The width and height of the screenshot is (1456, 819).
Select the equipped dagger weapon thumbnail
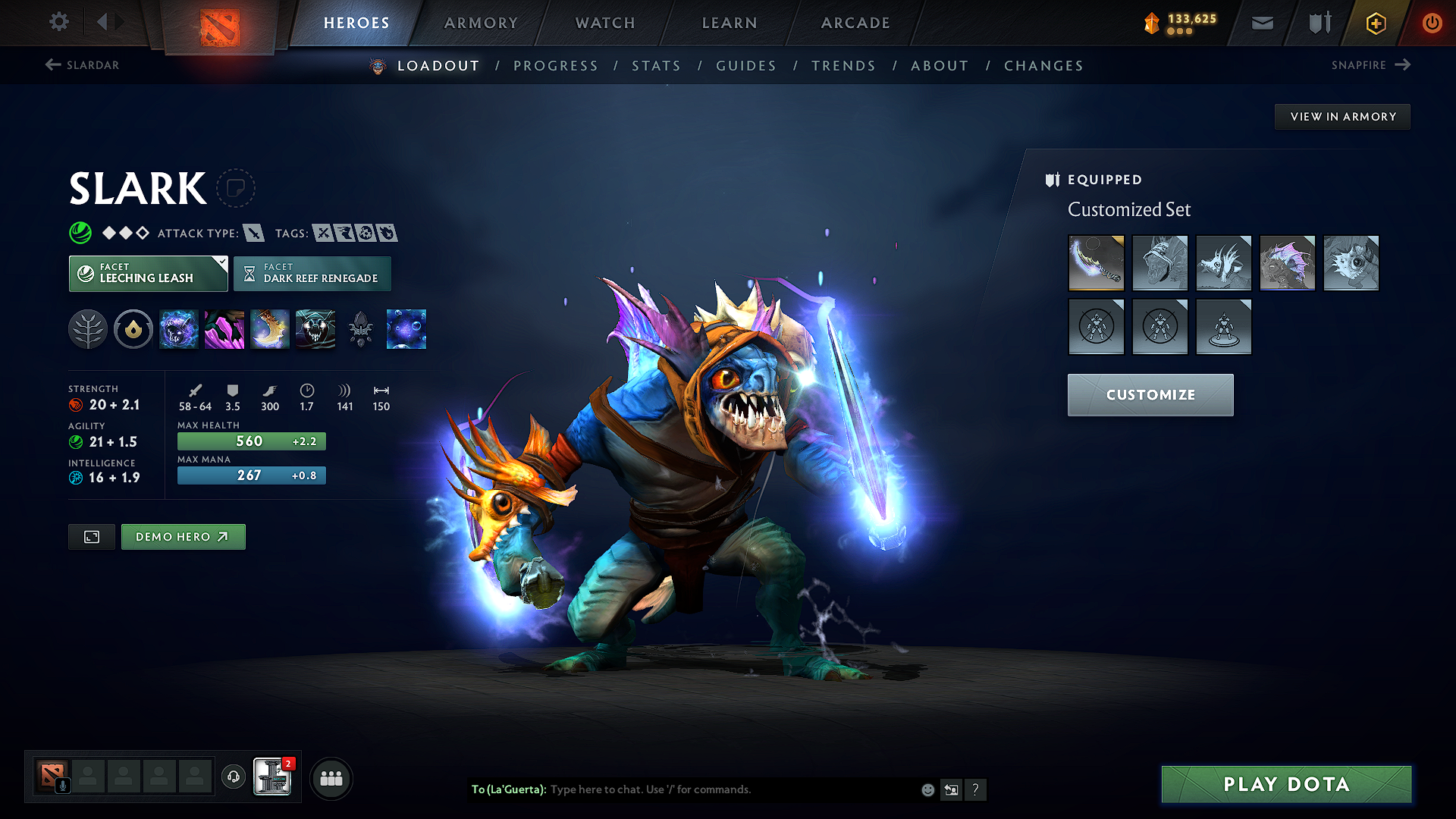[1096, 263]
